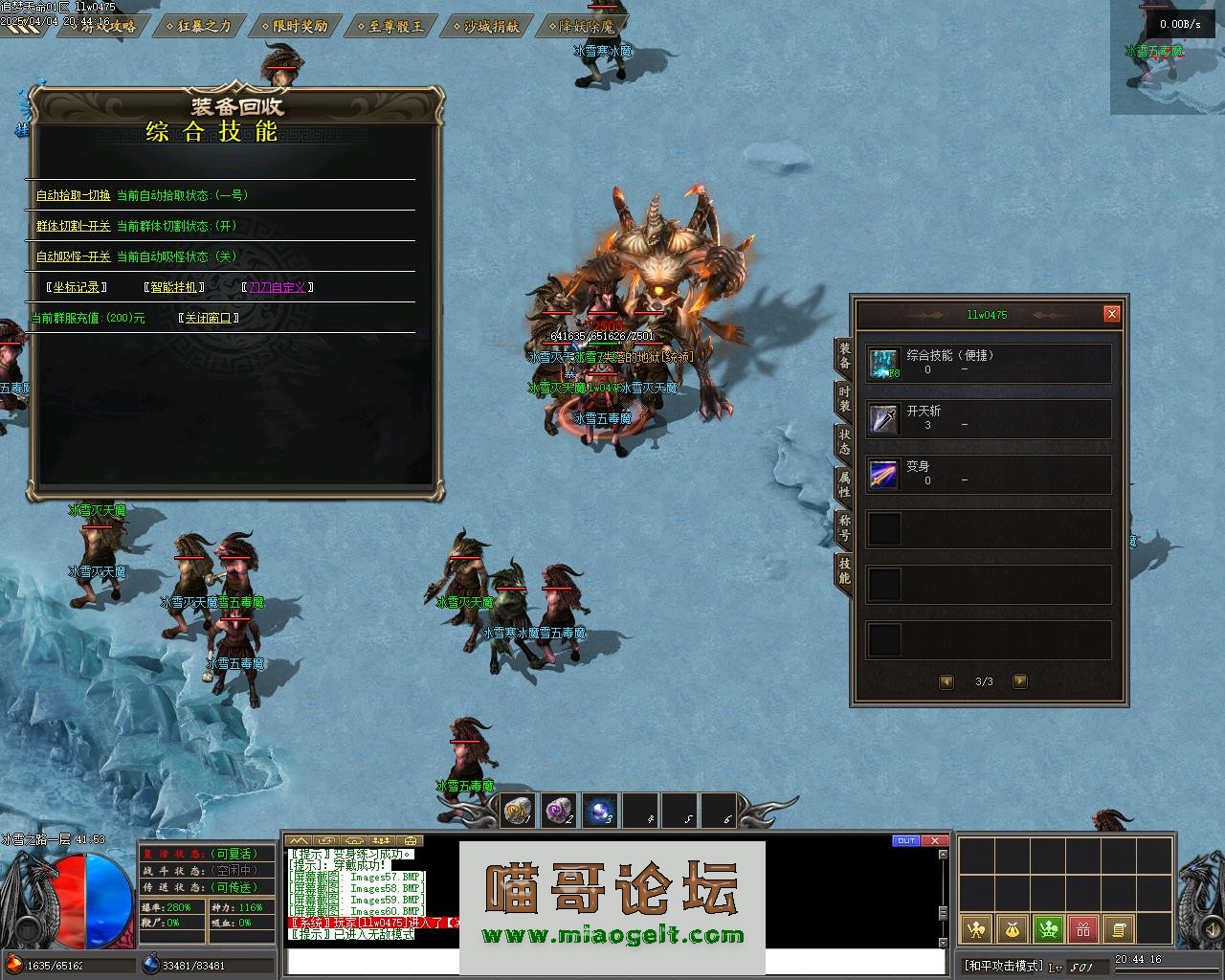Open the 狂暴之力 top menu
The height and width of the screenshot is (980, 1225).
tap(205, 26)
